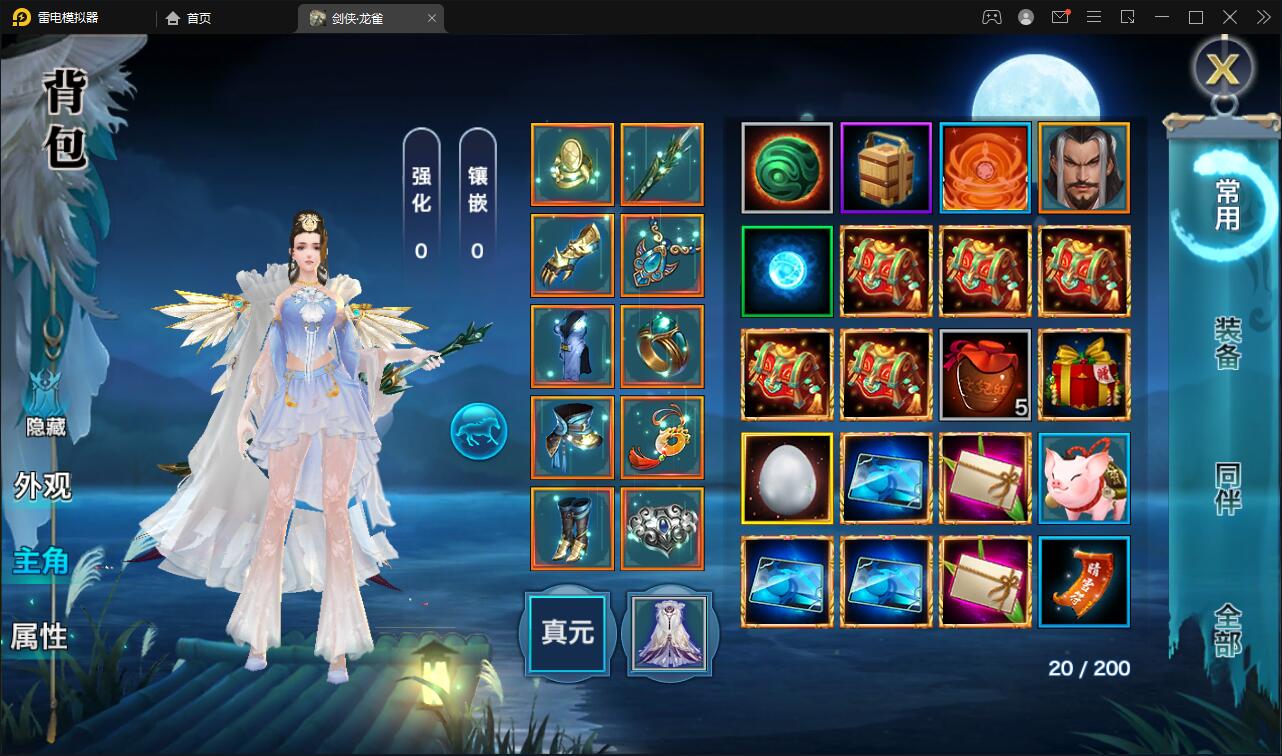1282x756 pixels.
Task: Open the 外观 appearance section
Action: click(43, 486)
